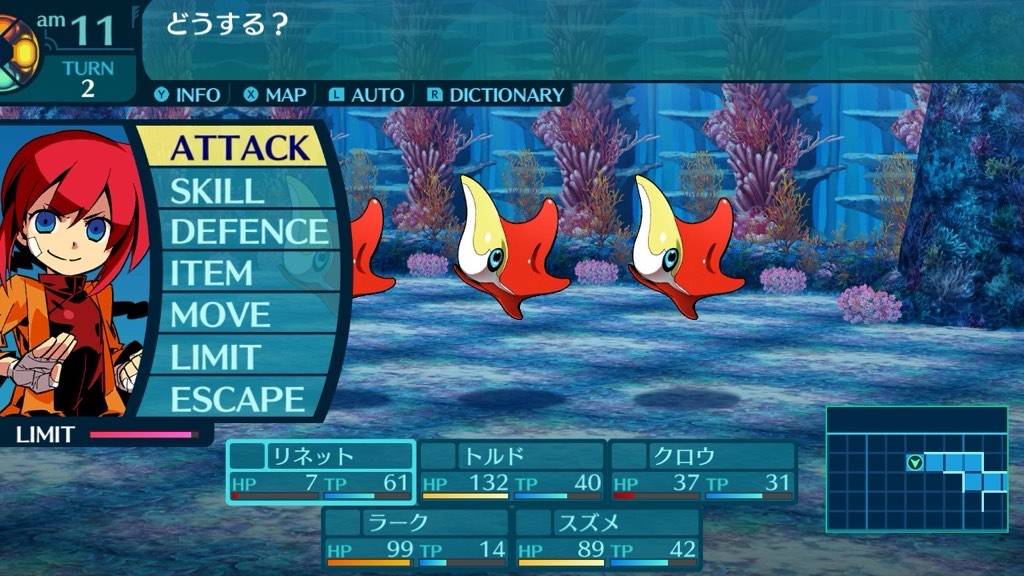This screenshot has width=1024, height=576.
Task: Choose DEFENCE from the battle menu
Action: point(249,232)
